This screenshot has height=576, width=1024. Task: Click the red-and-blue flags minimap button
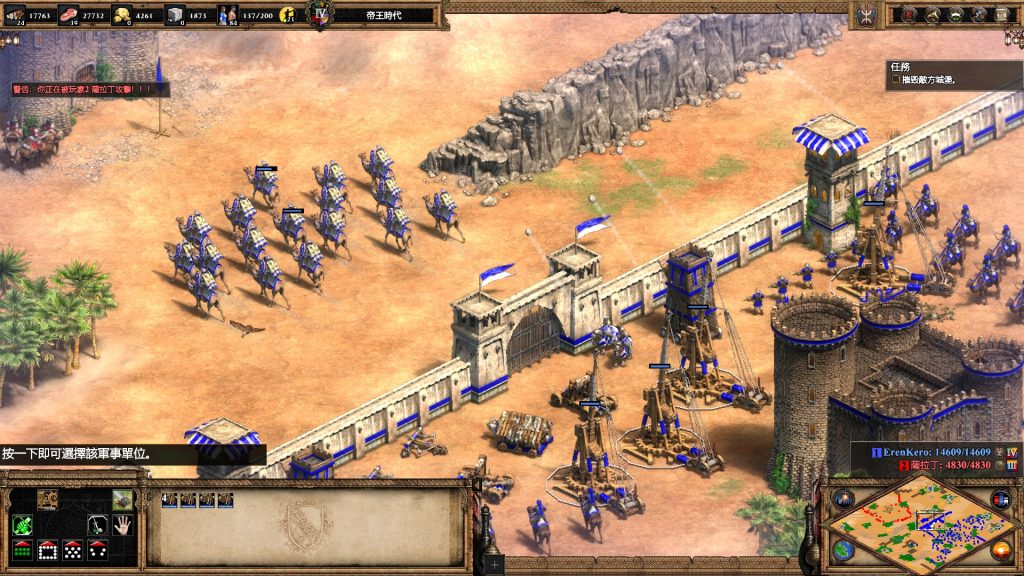(1000, 499)
